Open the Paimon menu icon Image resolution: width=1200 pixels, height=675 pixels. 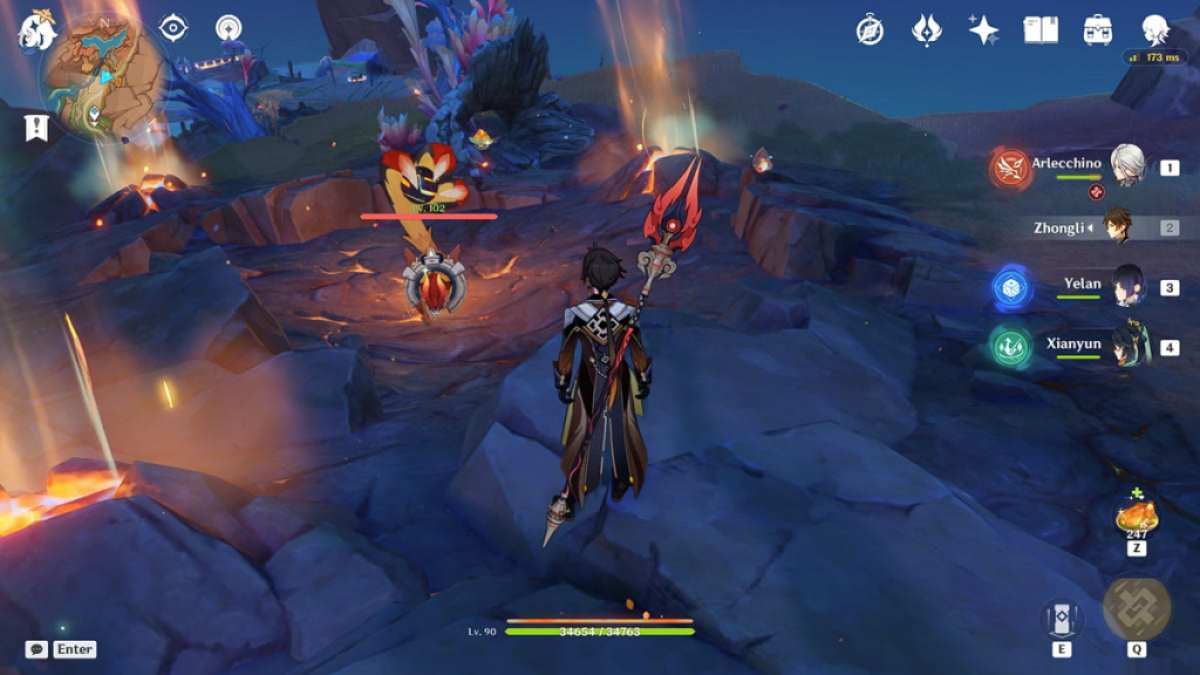coord(37,30)
